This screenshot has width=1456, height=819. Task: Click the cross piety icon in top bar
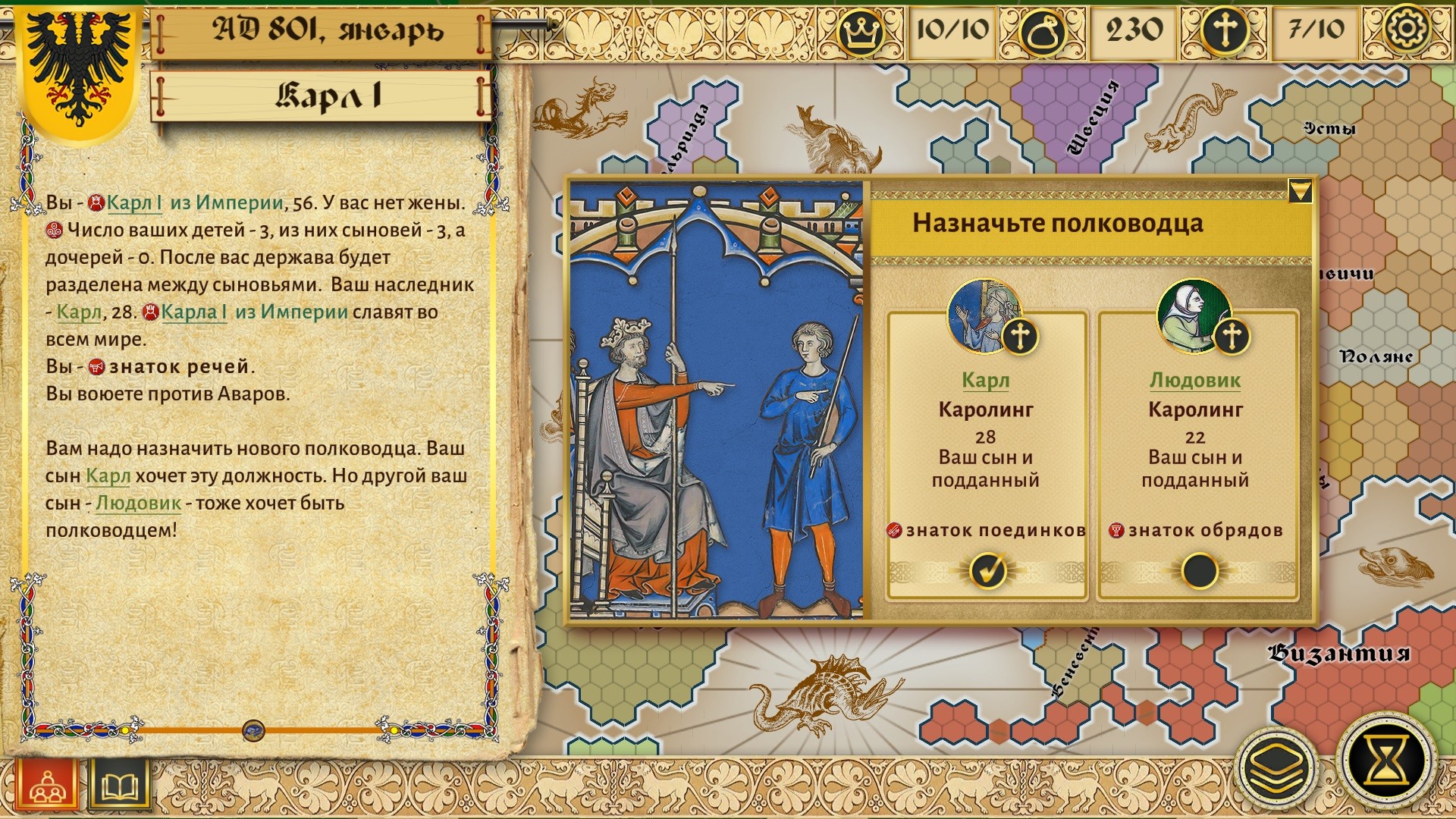(1225, 32)
